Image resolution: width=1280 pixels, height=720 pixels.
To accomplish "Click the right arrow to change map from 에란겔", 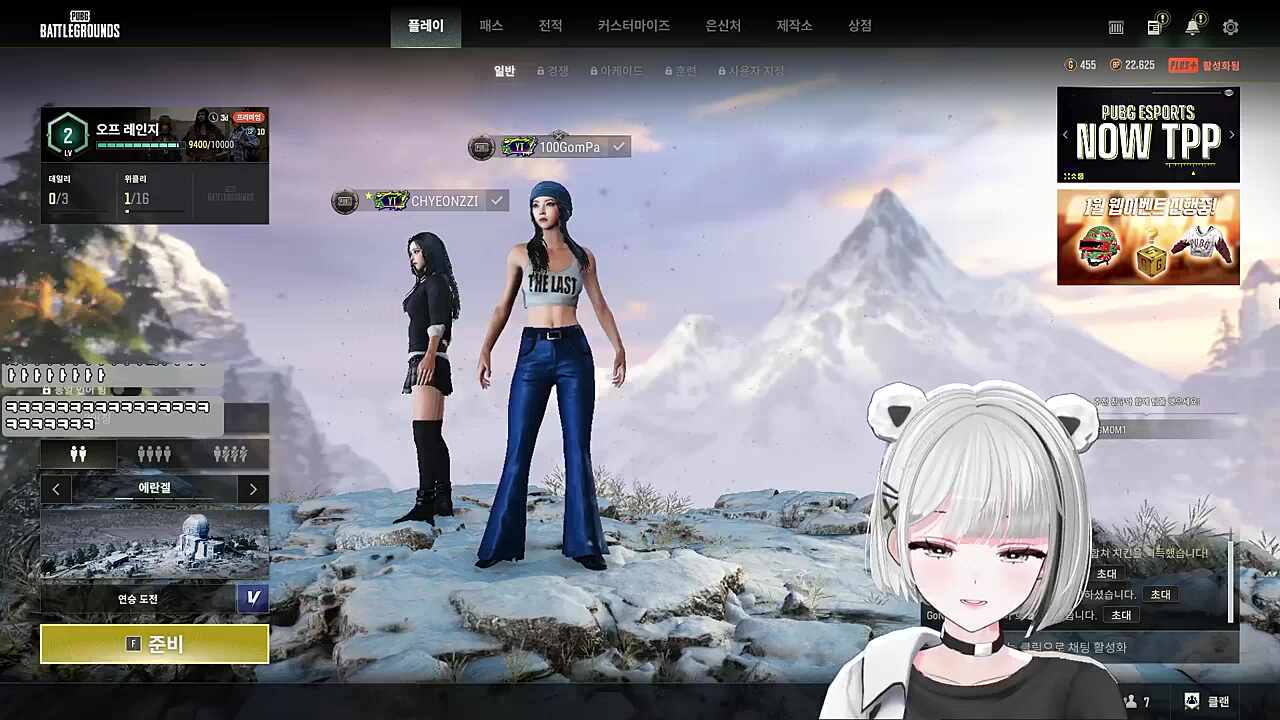I will coord(253,489).
